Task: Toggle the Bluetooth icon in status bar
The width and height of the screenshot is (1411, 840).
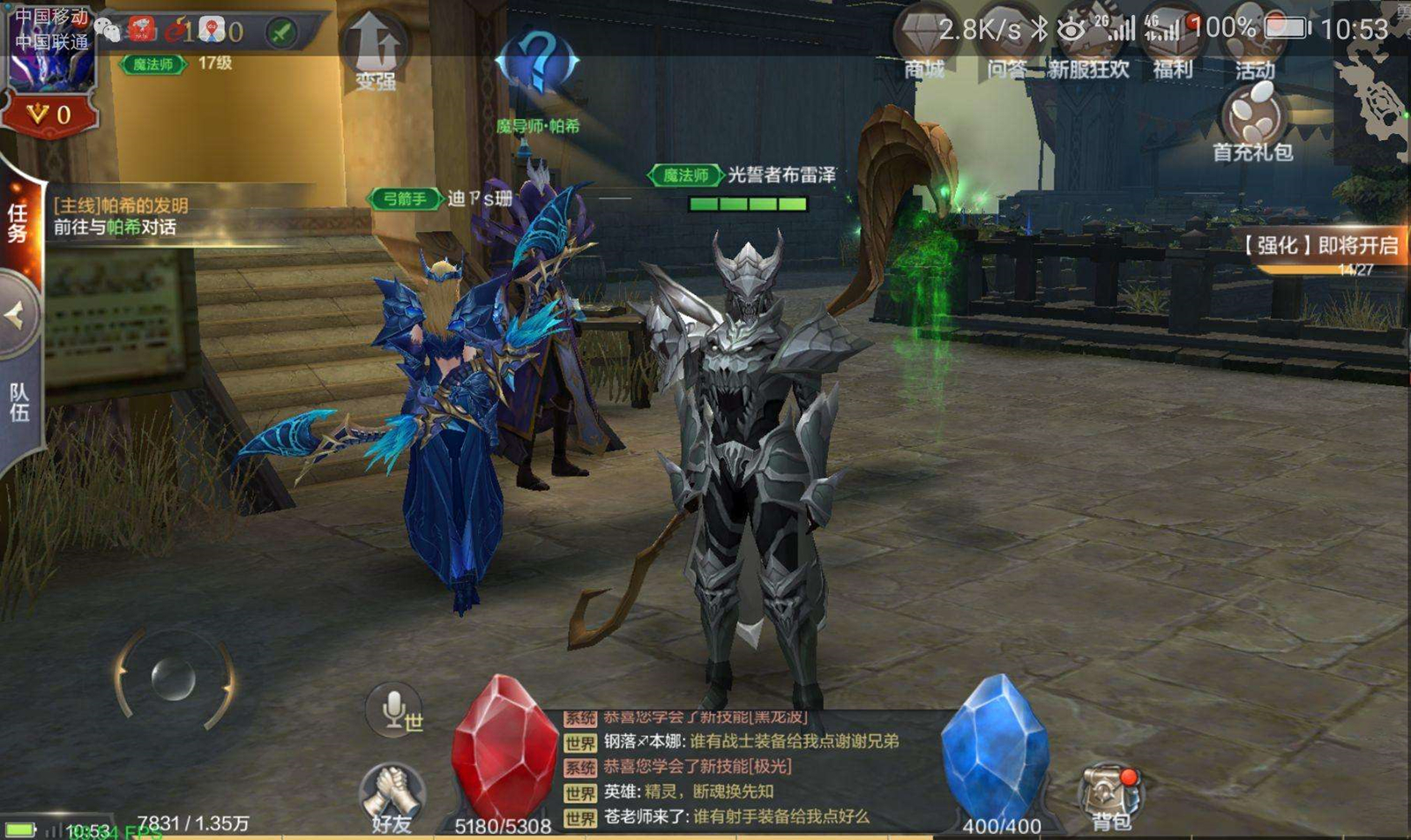Action: pos(1041,26)
